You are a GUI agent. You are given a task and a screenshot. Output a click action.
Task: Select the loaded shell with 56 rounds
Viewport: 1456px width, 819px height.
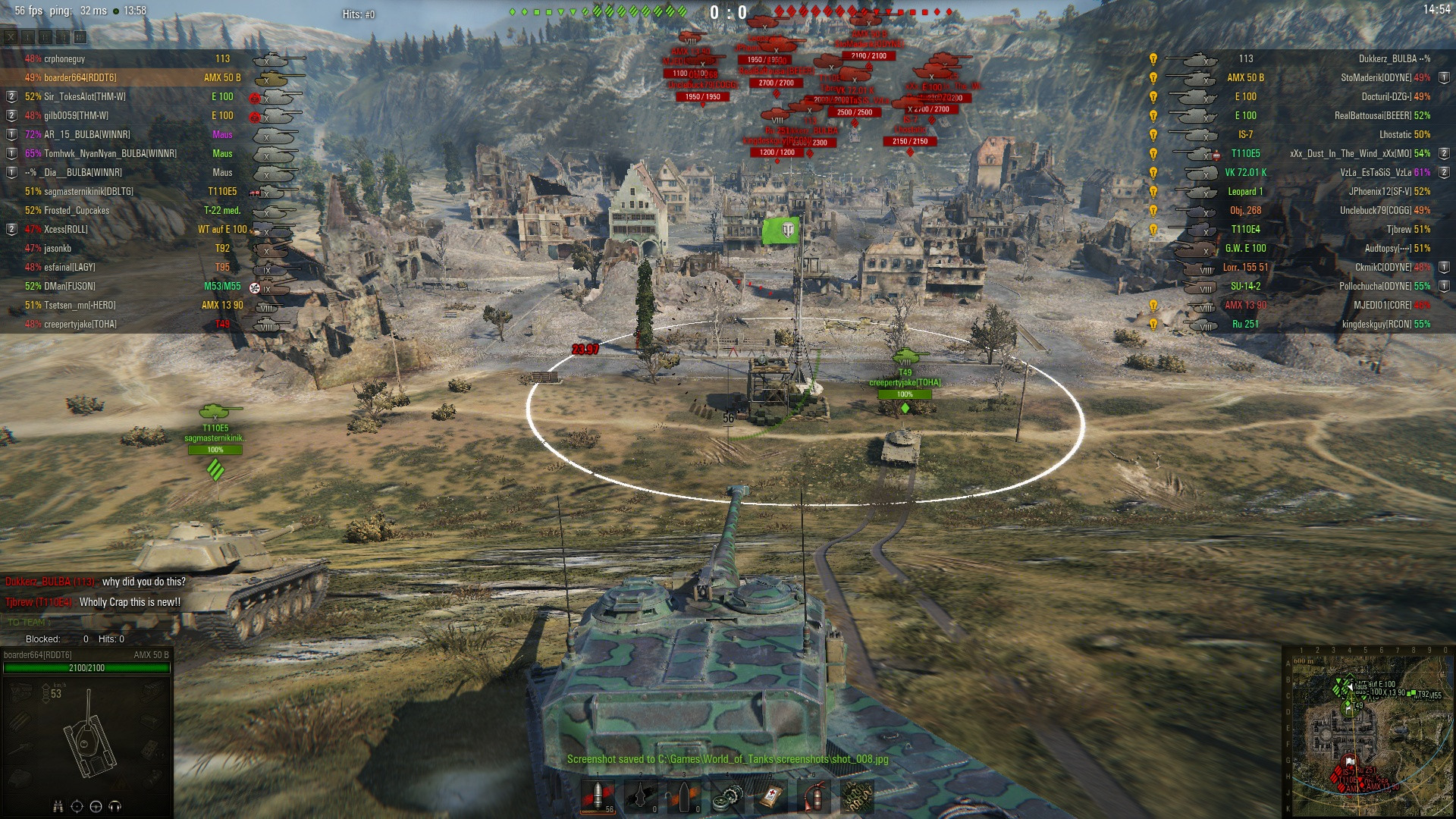[x=597, y=797]
